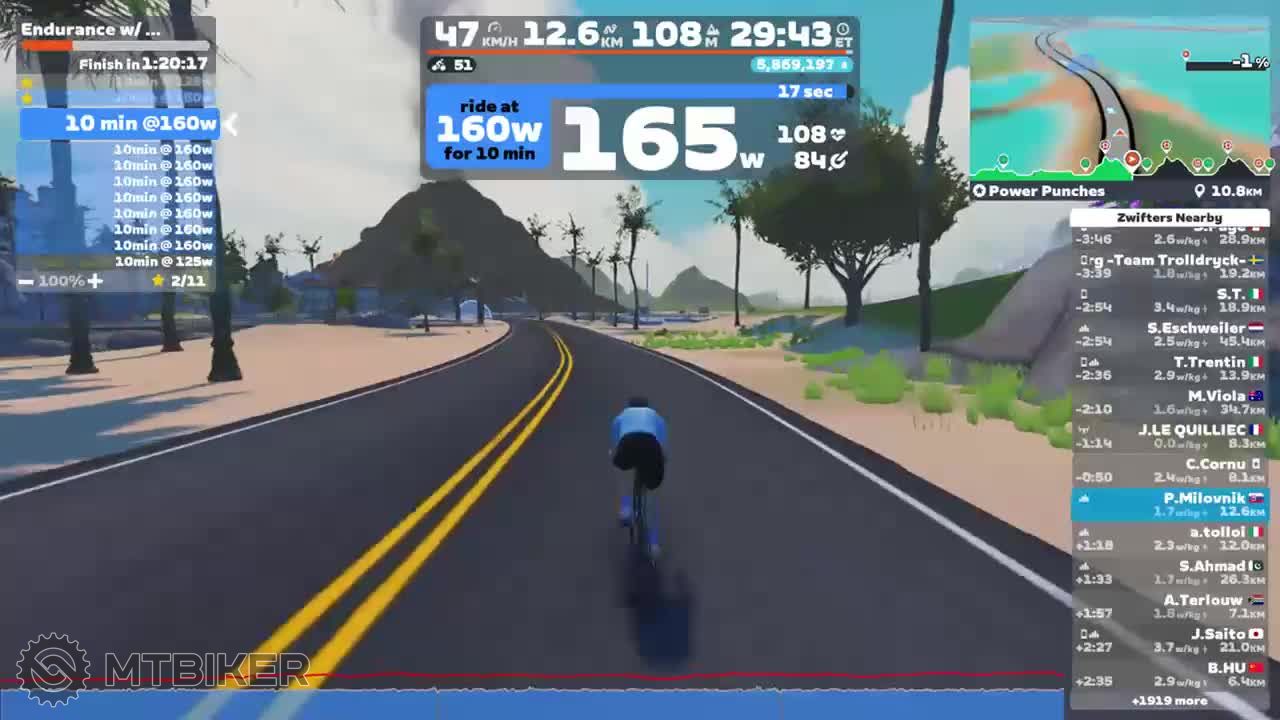Decrease workout intensity with the minus button

pos(26,281)
